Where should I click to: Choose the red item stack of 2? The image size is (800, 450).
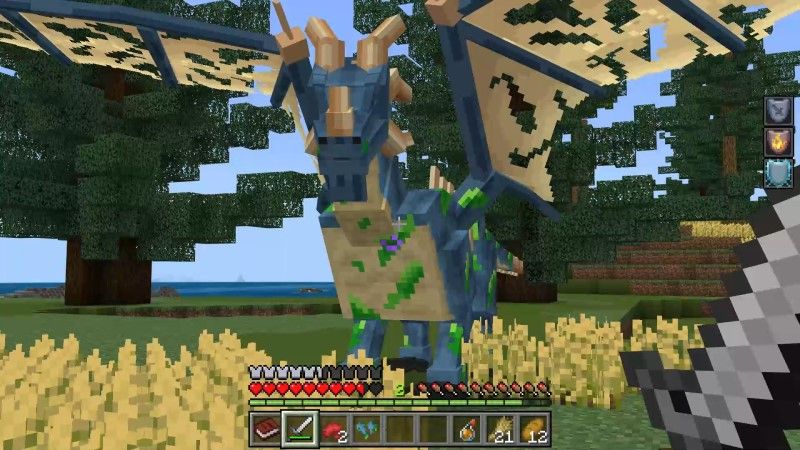click(332, 429)
